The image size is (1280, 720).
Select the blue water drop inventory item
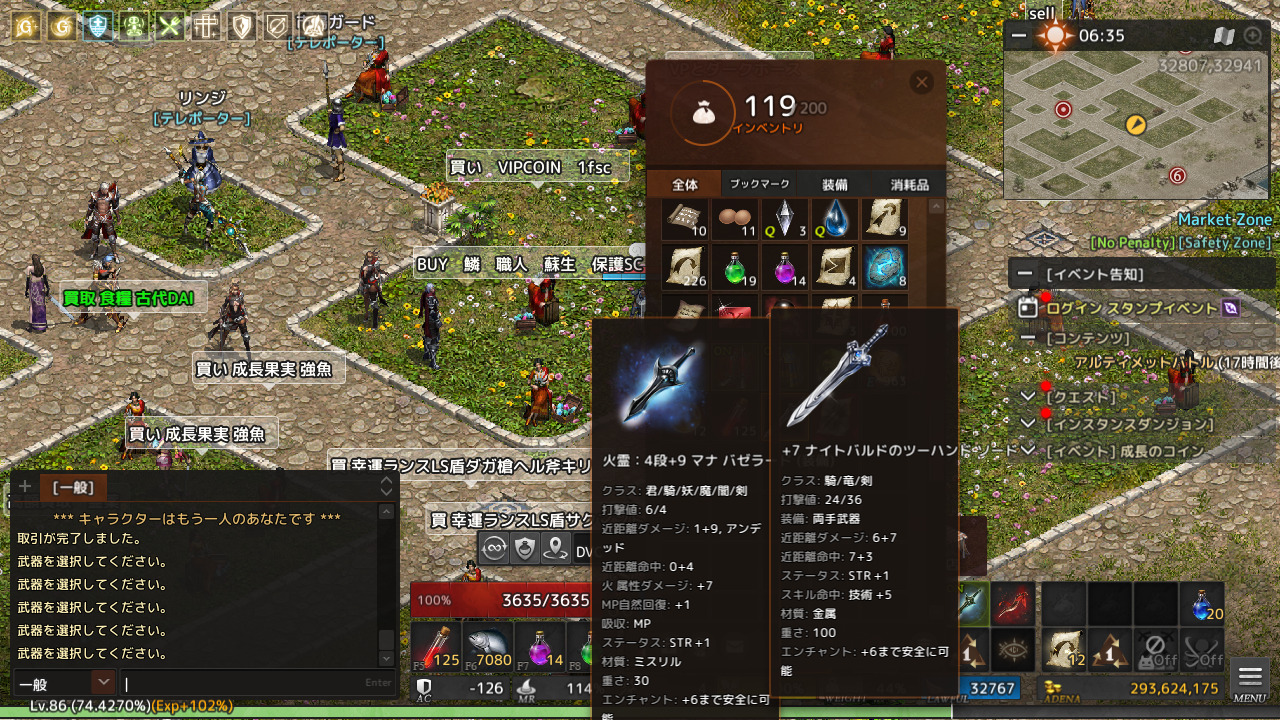pos(834,219)
